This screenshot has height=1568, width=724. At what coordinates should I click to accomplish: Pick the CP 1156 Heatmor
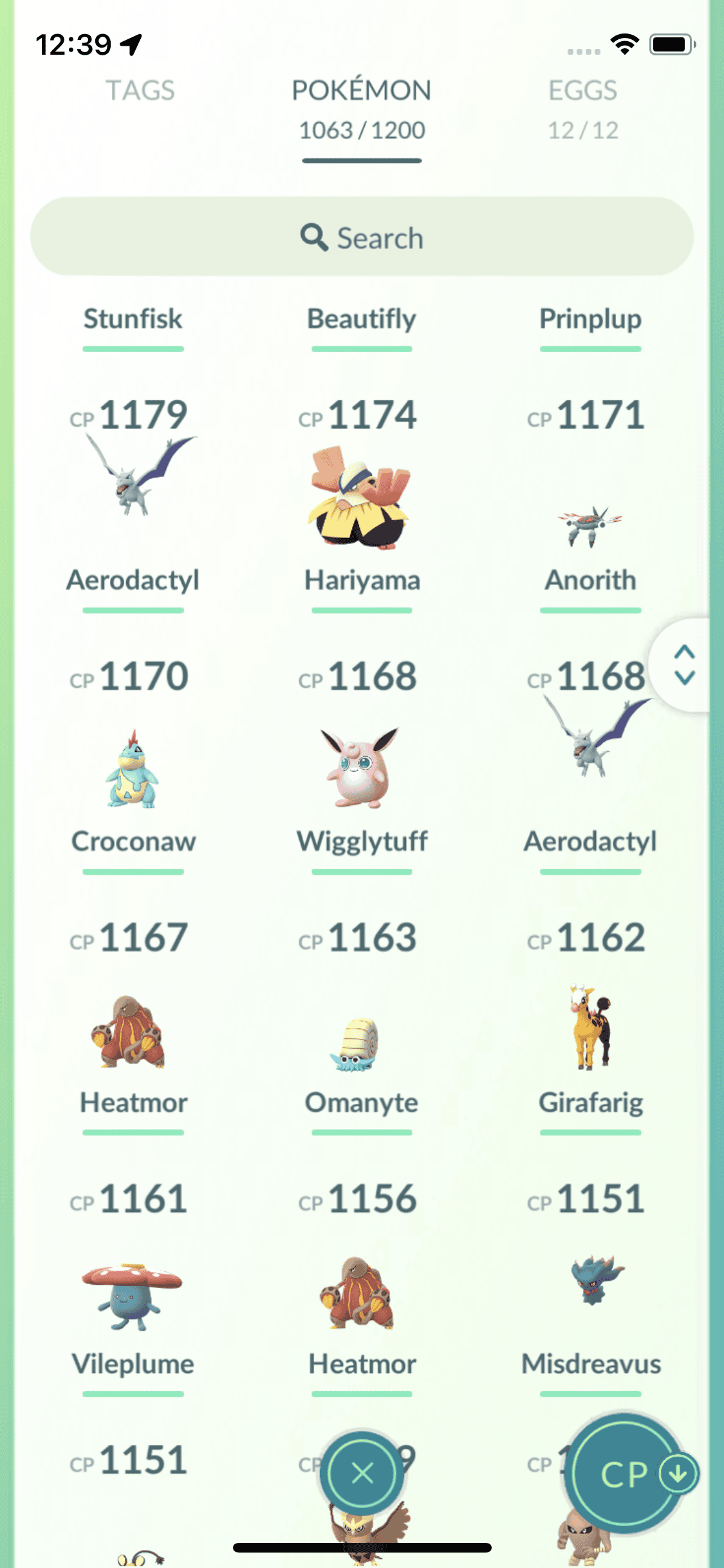pos(360,1293)
